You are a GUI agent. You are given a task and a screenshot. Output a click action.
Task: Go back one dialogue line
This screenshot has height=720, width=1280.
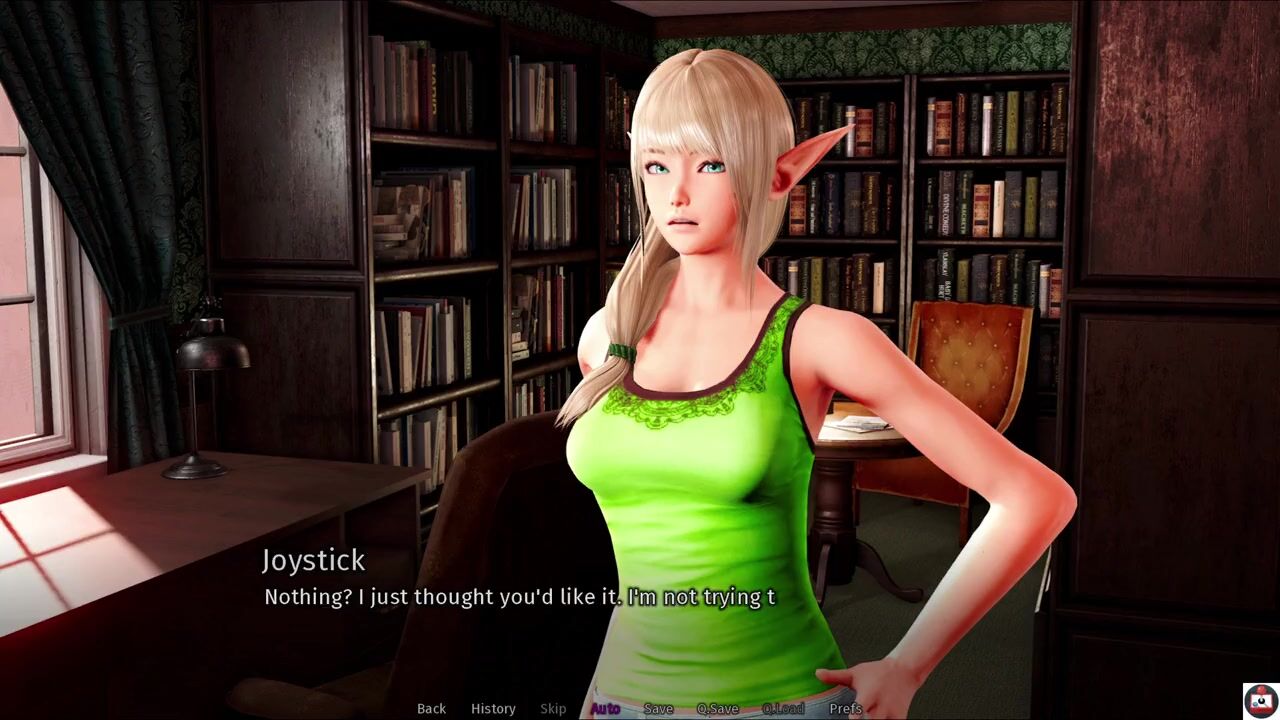click(431, 708)
